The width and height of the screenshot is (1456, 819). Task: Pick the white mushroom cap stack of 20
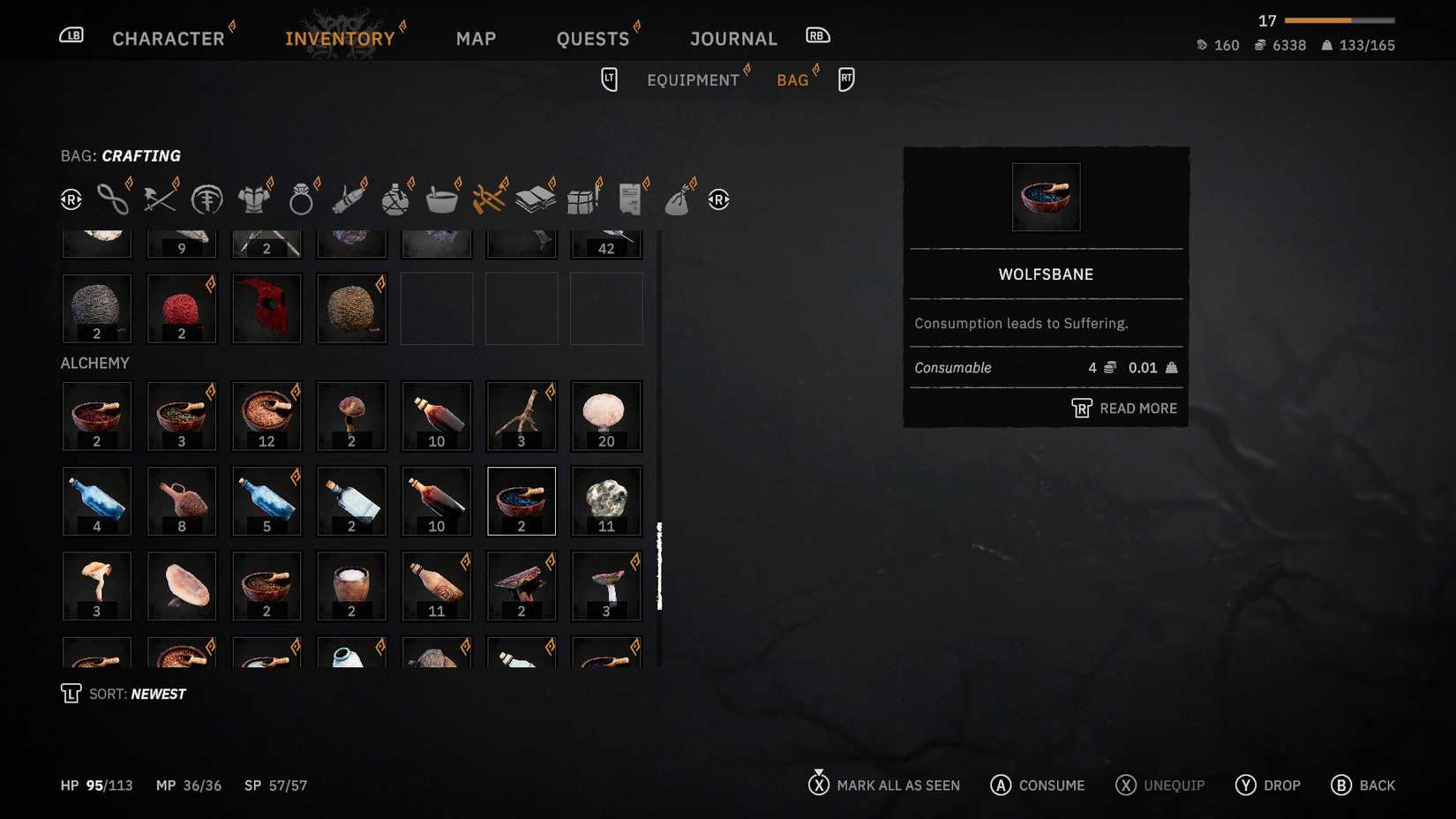pyautogui.click(x=606, y=416)
